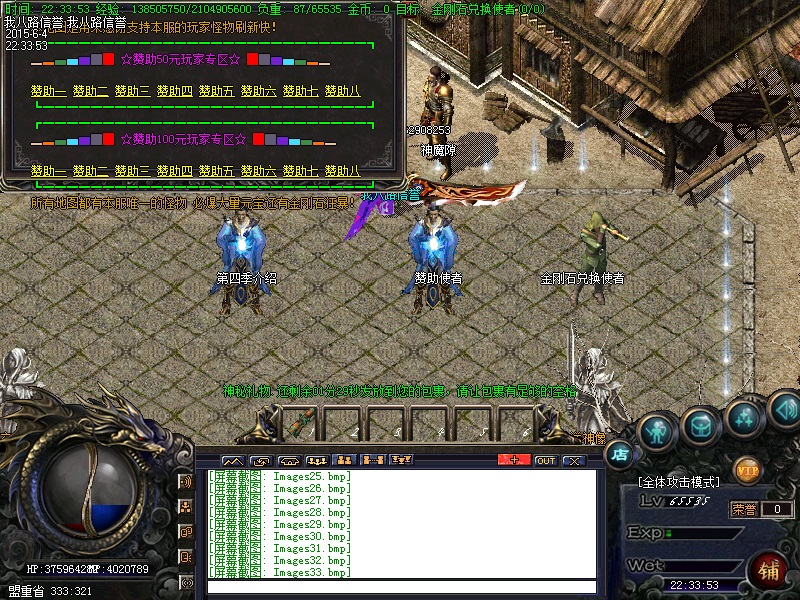Click the red plus button on chat bar
The image size is (800, 600).
(x=514, y=460)
